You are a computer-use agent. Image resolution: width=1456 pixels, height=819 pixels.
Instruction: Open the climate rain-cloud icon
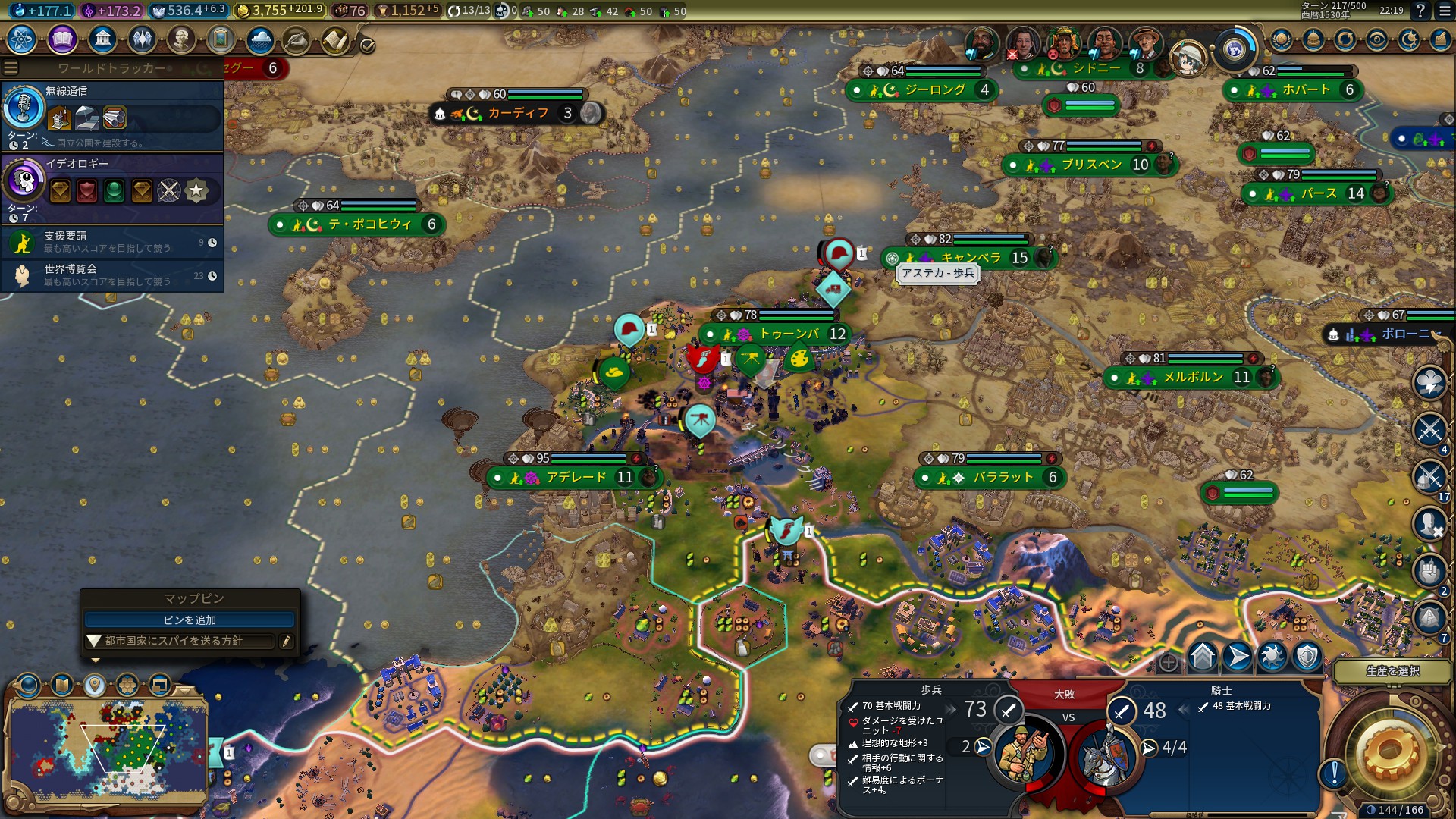[260, 39]
